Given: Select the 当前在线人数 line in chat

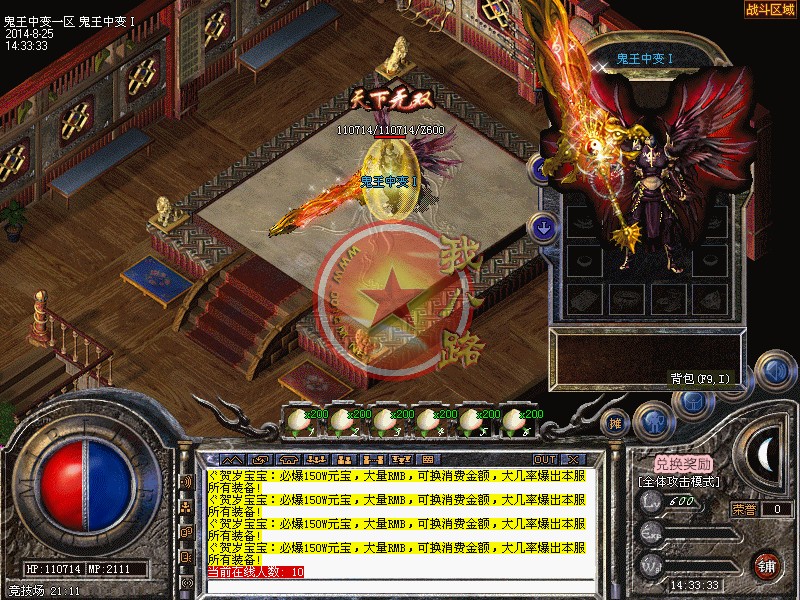Looking at the screenshot, I should point(255,572).
